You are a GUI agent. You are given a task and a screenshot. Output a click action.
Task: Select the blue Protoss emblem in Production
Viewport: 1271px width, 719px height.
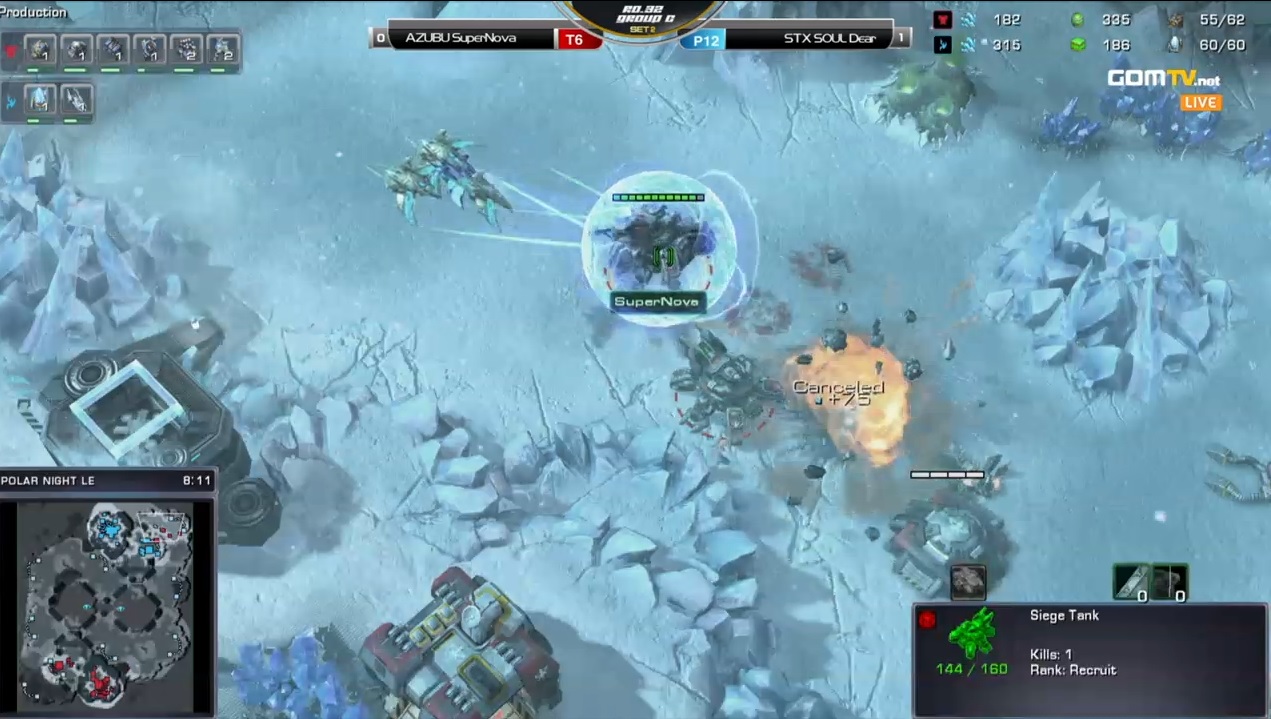tap(11, 101)
